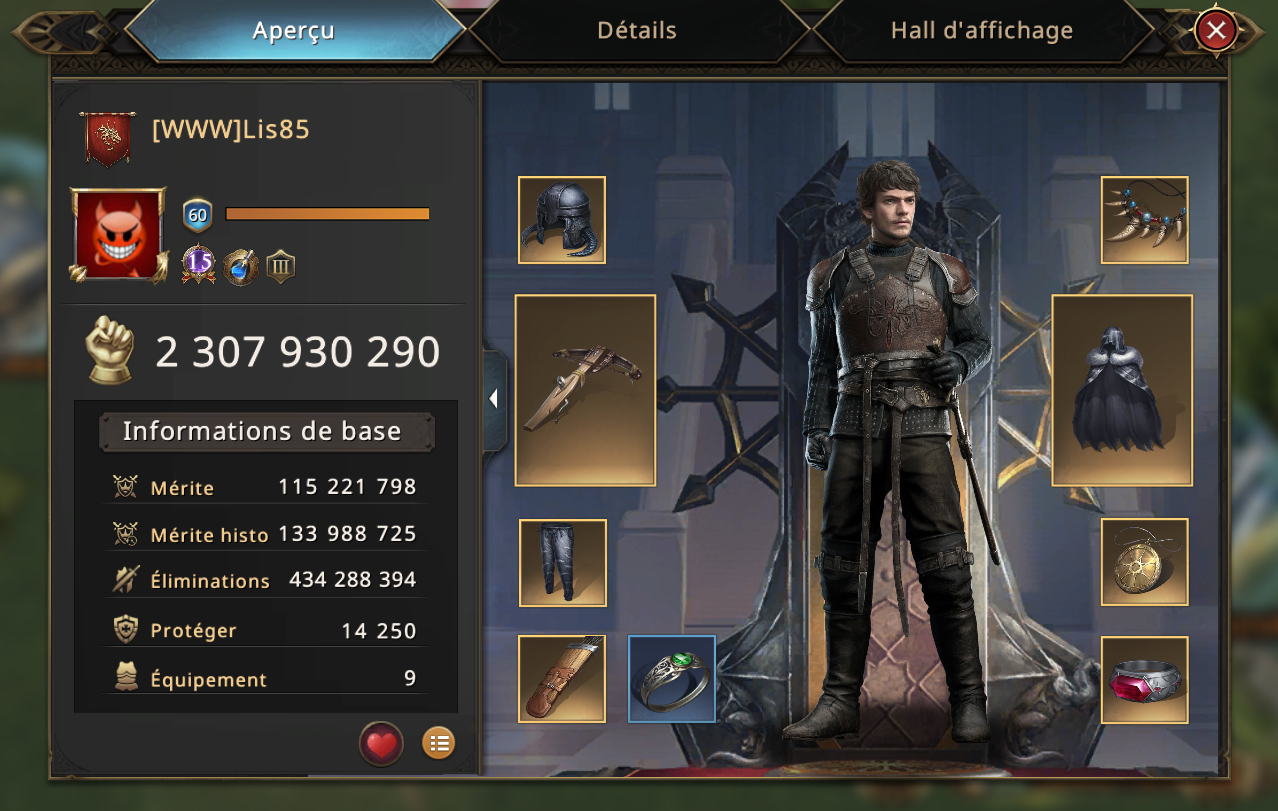Open the dark fur cloak slot
Screen dimensions: 1278x811
coord(1122,390)
